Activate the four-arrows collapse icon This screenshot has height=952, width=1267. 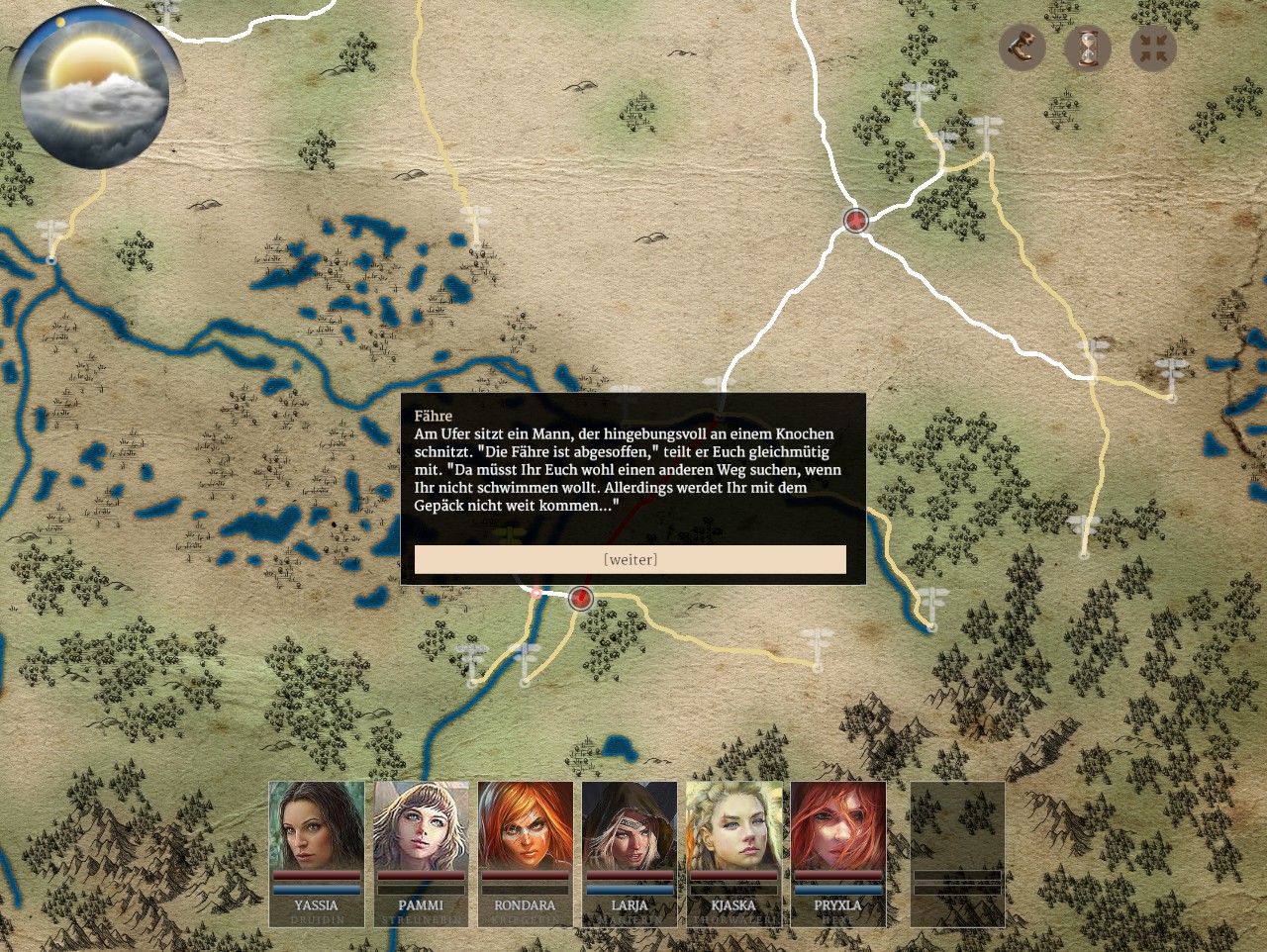pyautogui.click(x=1153, y=48)
